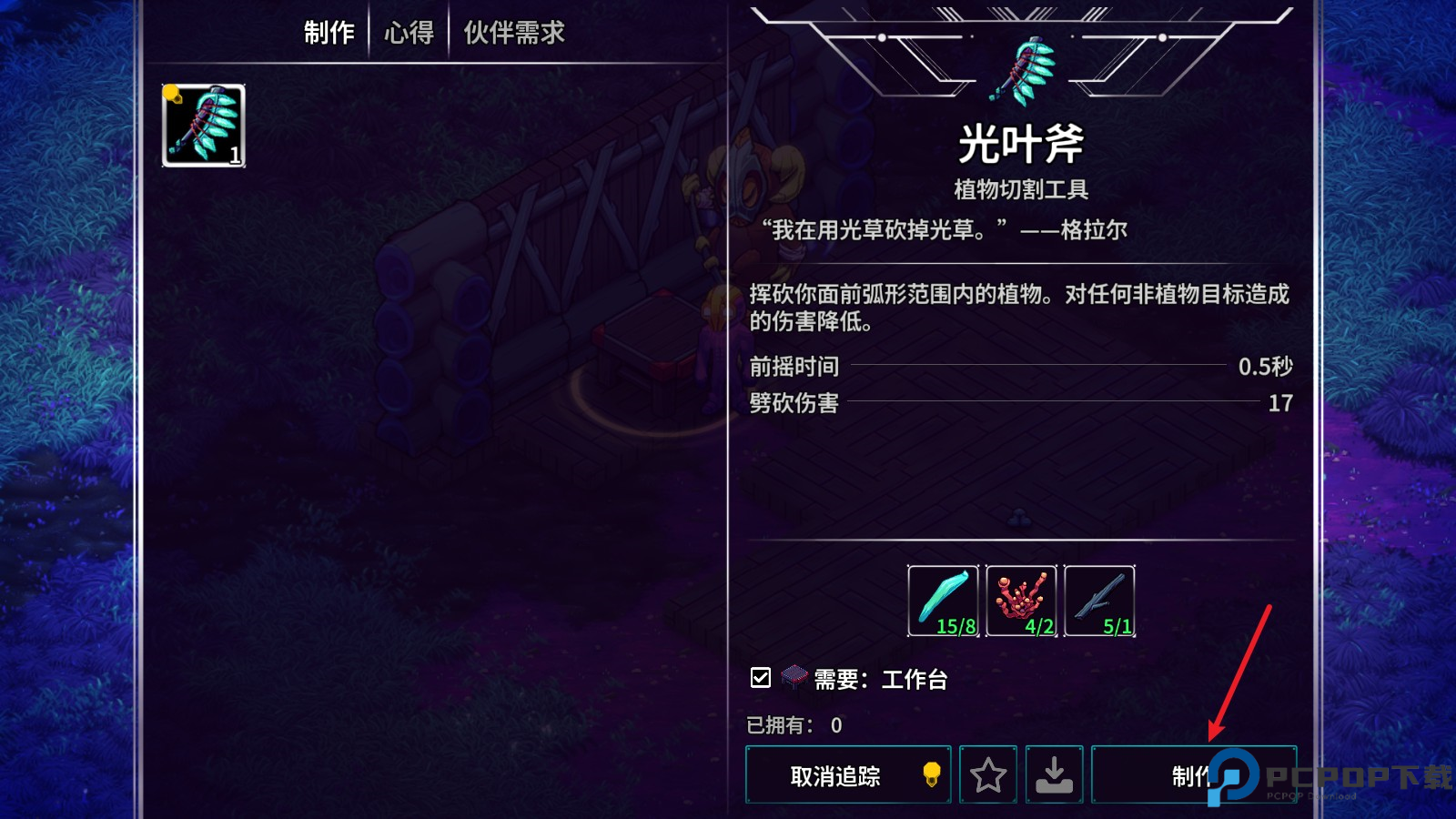Click the 前摇时间 0.5秒 stat row
This screenshot has height=819, width=1456.
coord(1019,368)
